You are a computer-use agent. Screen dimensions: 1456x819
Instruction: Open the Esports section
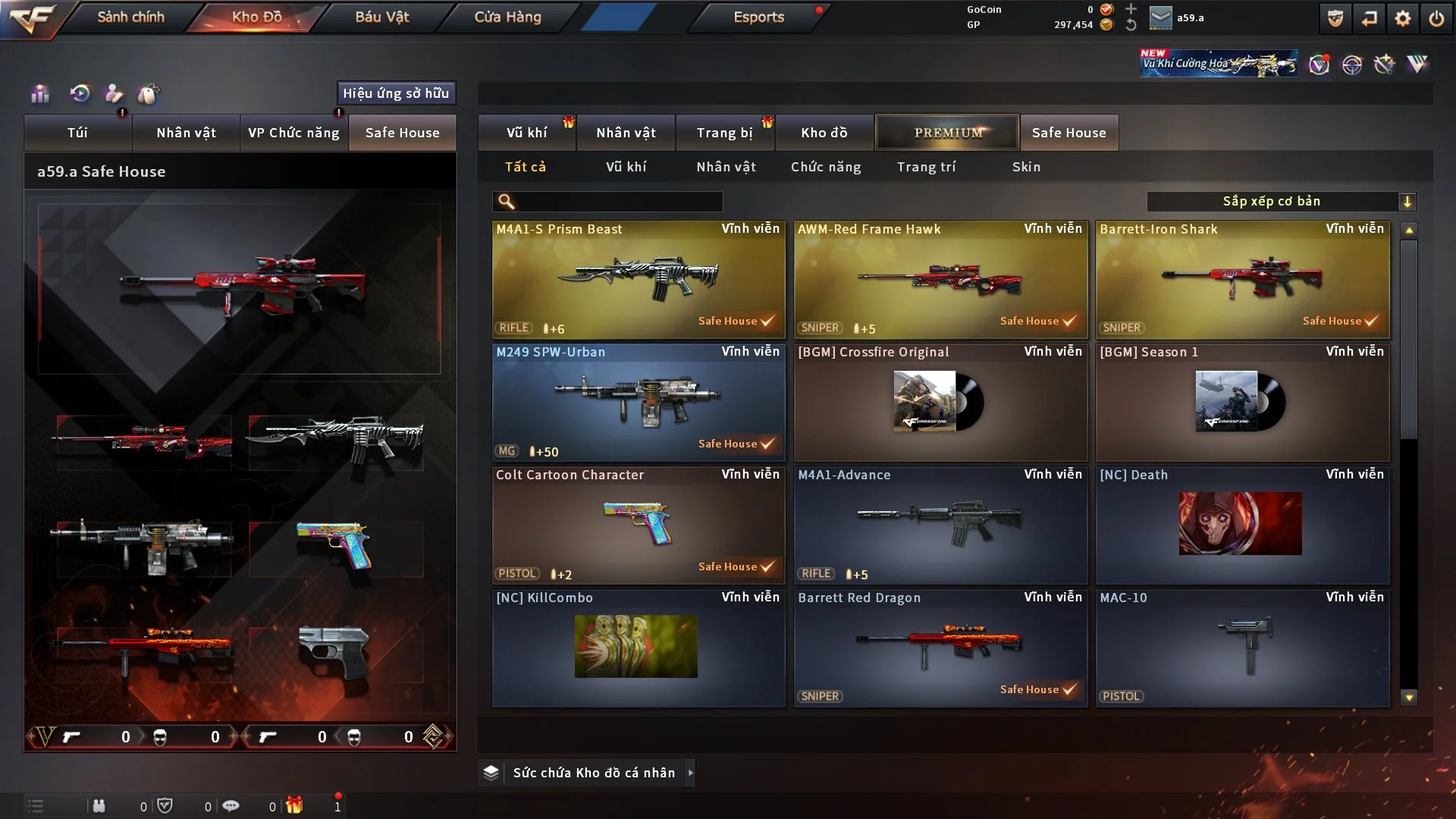[758, 17]
